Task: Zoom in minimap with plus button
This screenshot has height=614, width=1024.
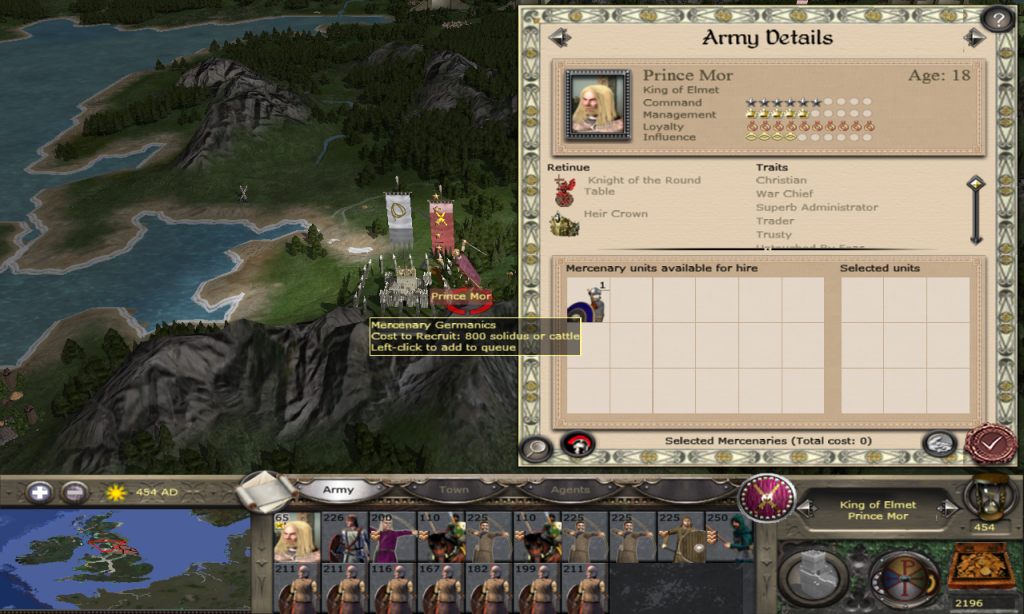Action: (40, 492)
